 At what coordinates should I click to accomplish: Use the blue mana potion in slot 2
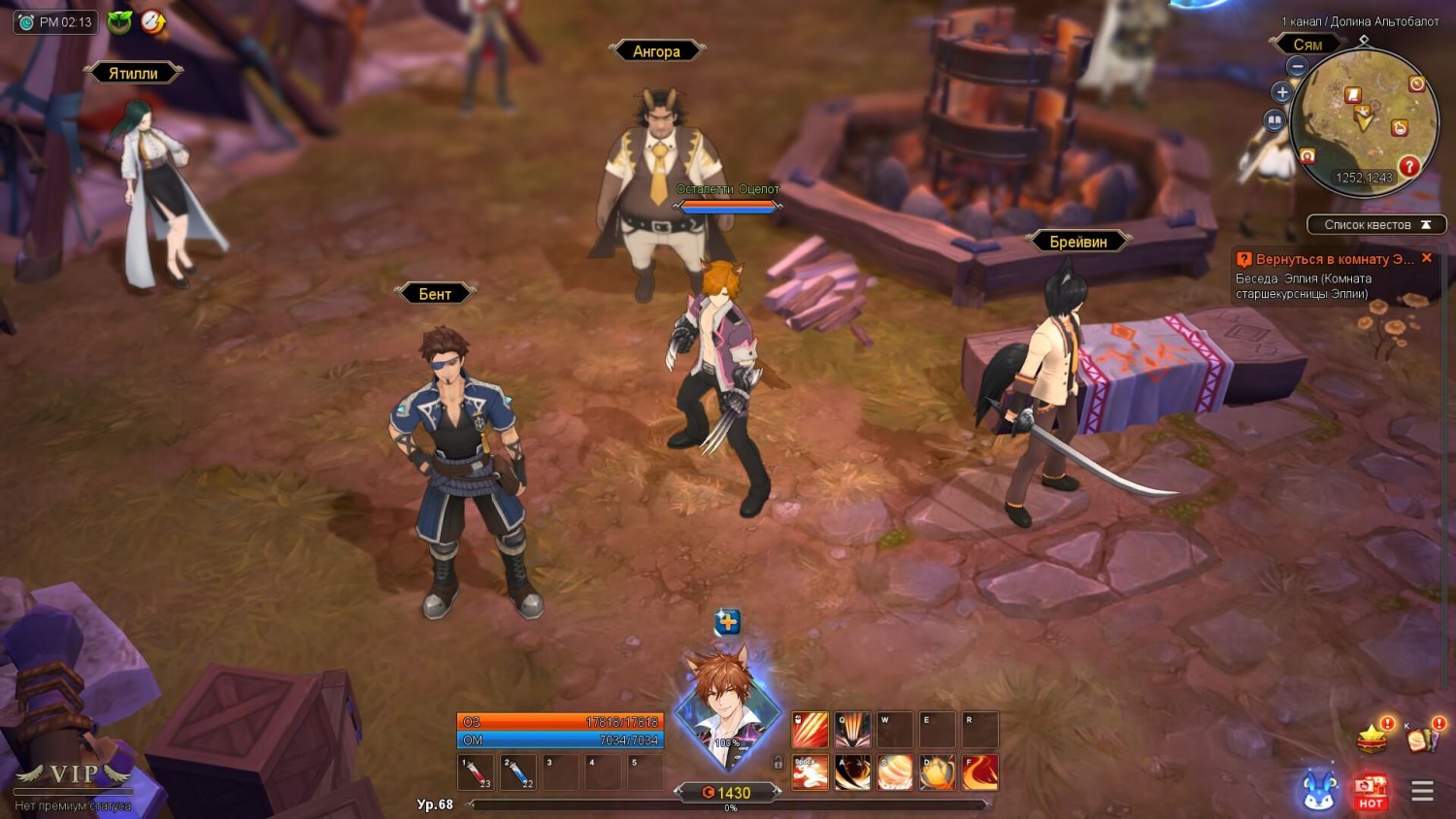[x=518, y=773]
